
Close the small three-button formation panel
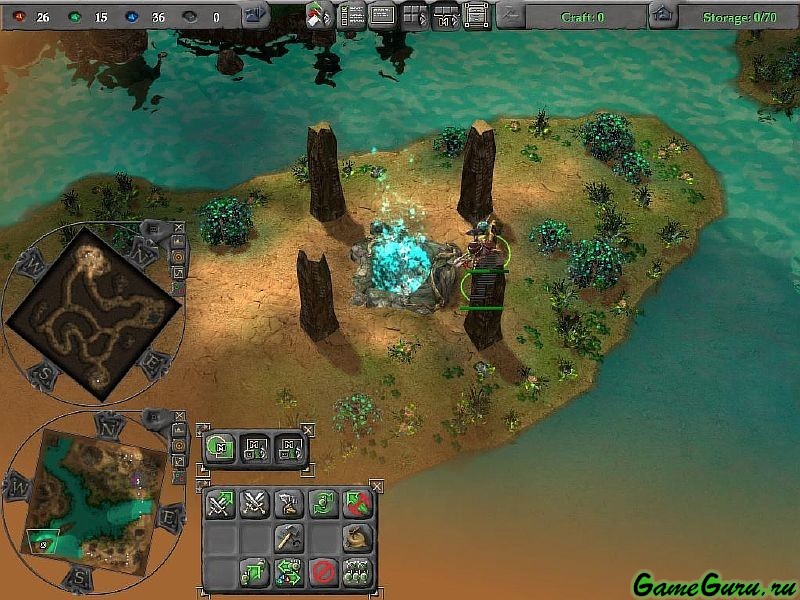[307, 430]
